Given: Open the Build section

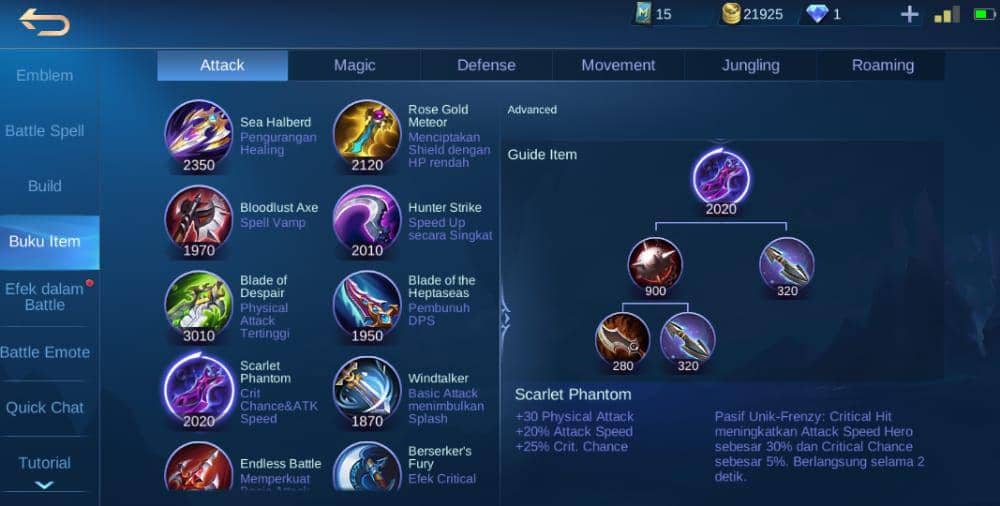Looking at the screenshot, I should (45, 186).
